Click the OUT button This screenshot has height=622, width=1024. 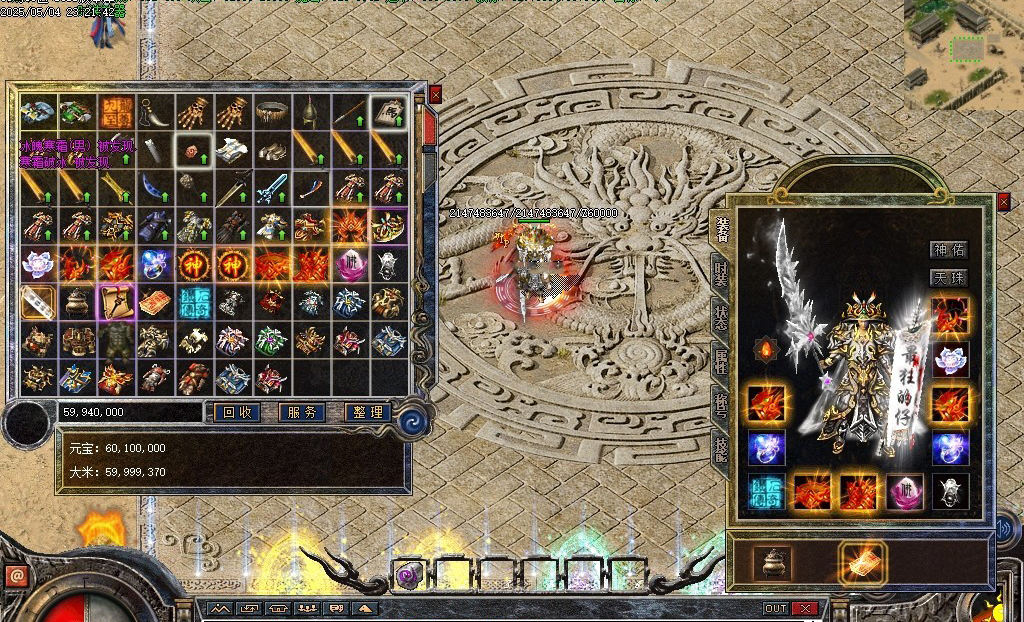pyautogui.click(x=776, y=608)
